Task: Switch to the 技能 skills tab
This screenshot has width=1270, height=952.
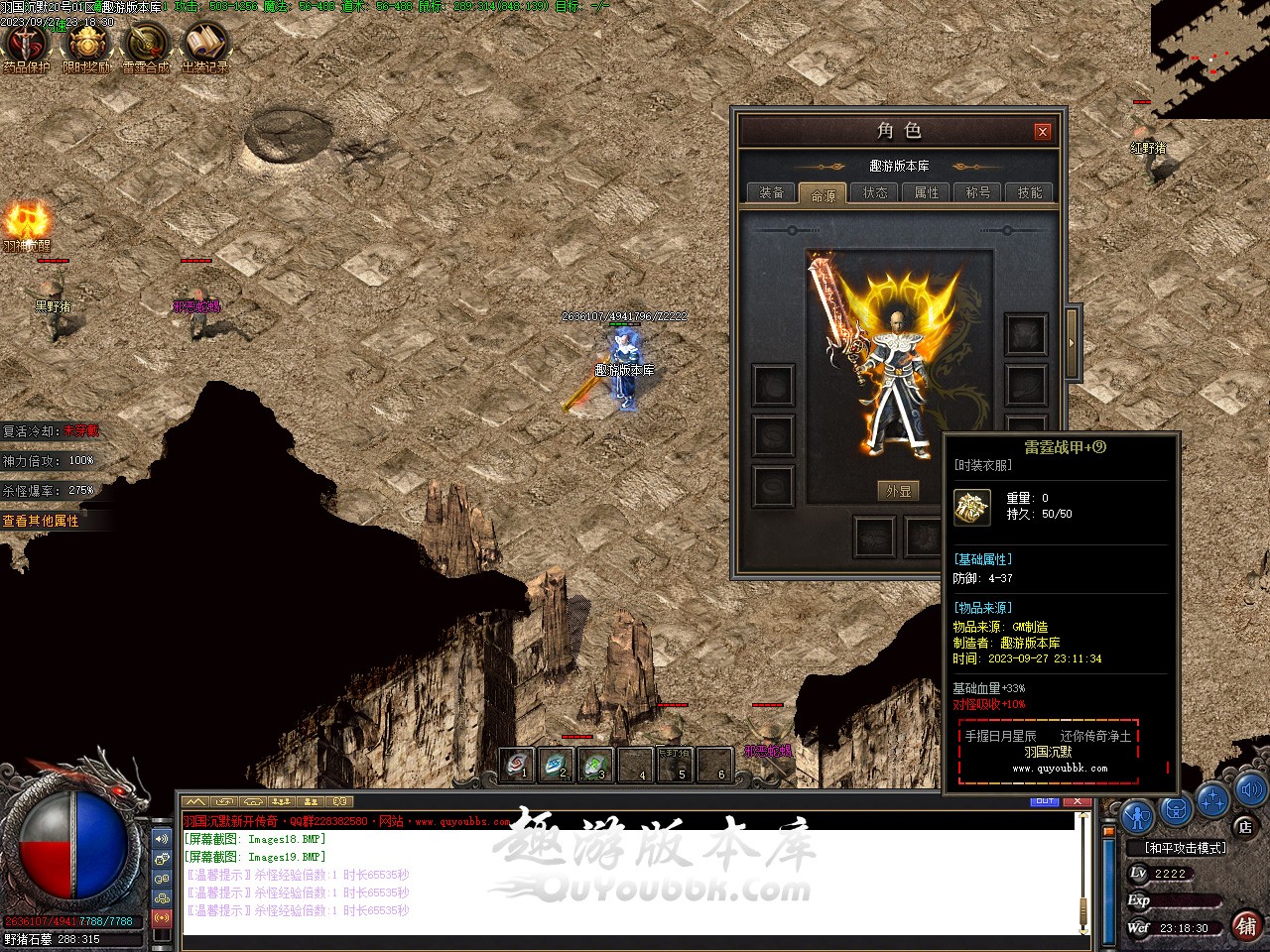Action: coord(1030,192)
